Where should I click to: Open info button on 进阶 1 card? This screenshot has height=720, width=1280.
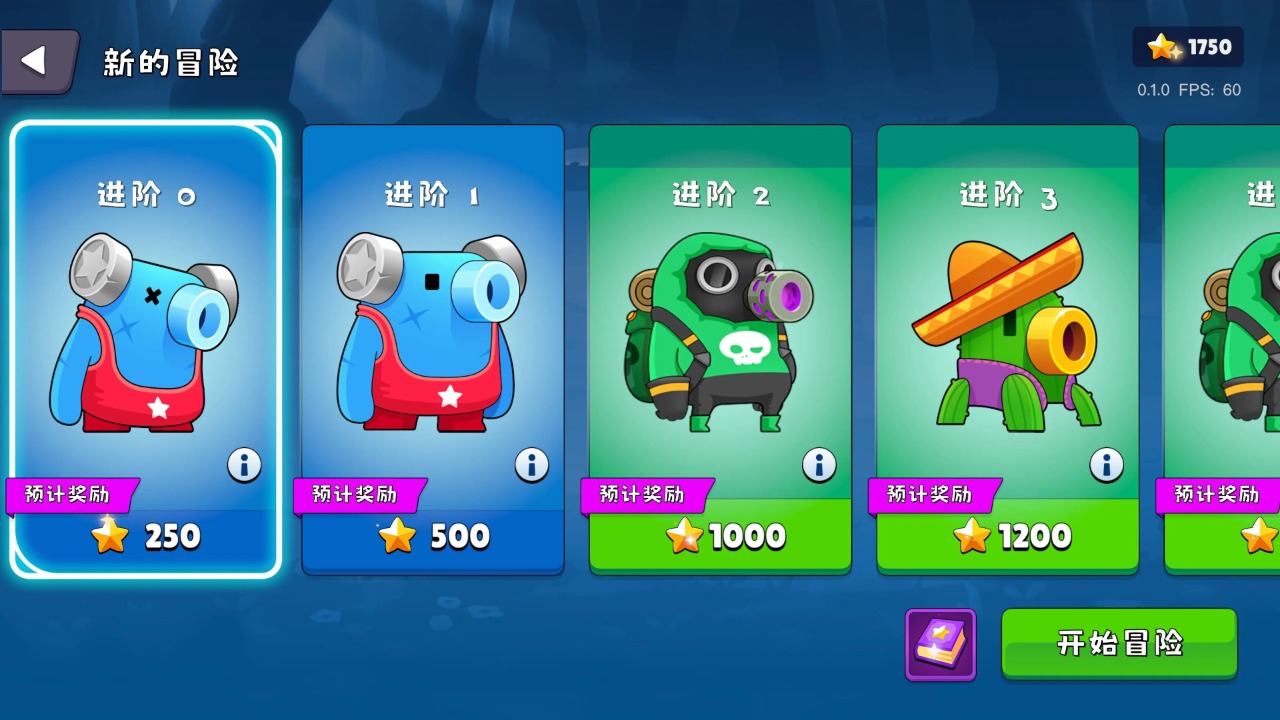pyautogui.click(x=531, y=465)
